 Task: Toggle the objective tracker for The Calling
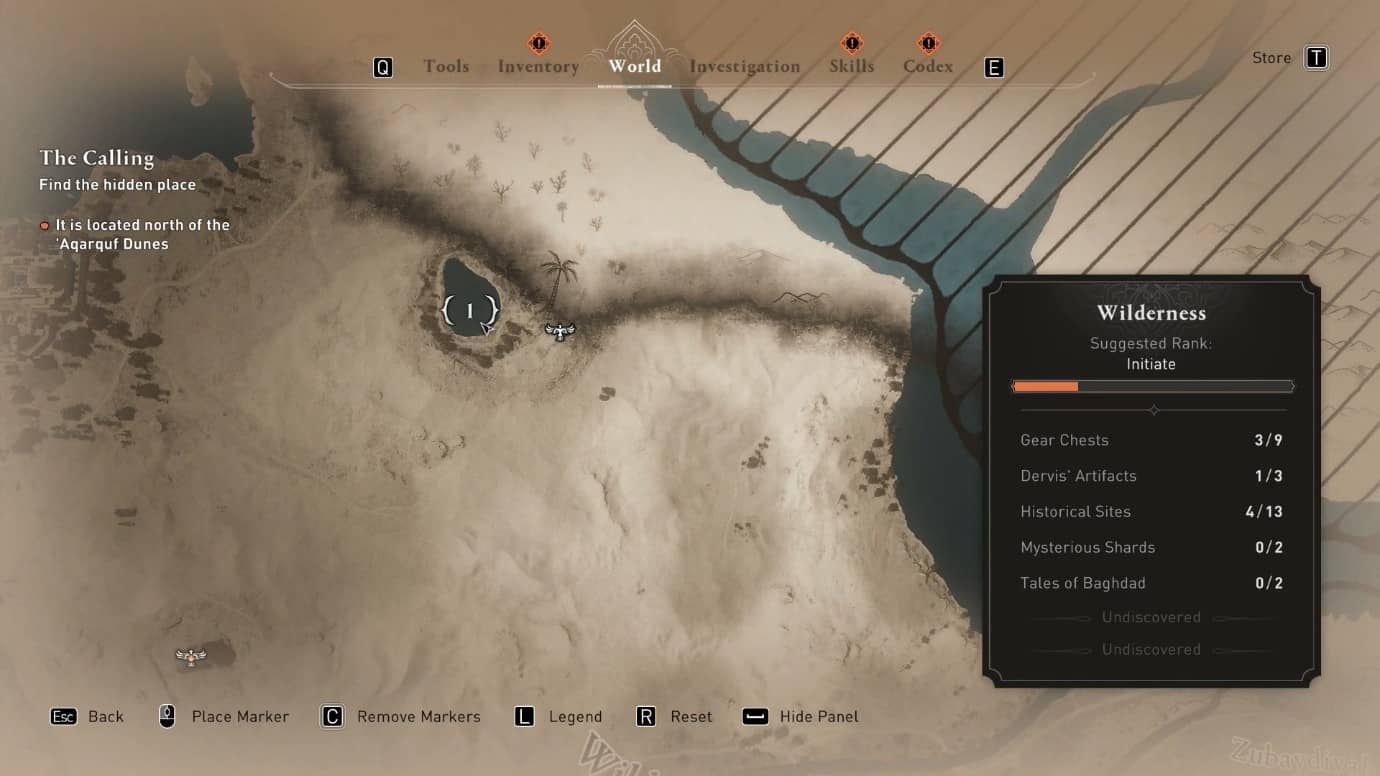[97, 158]
